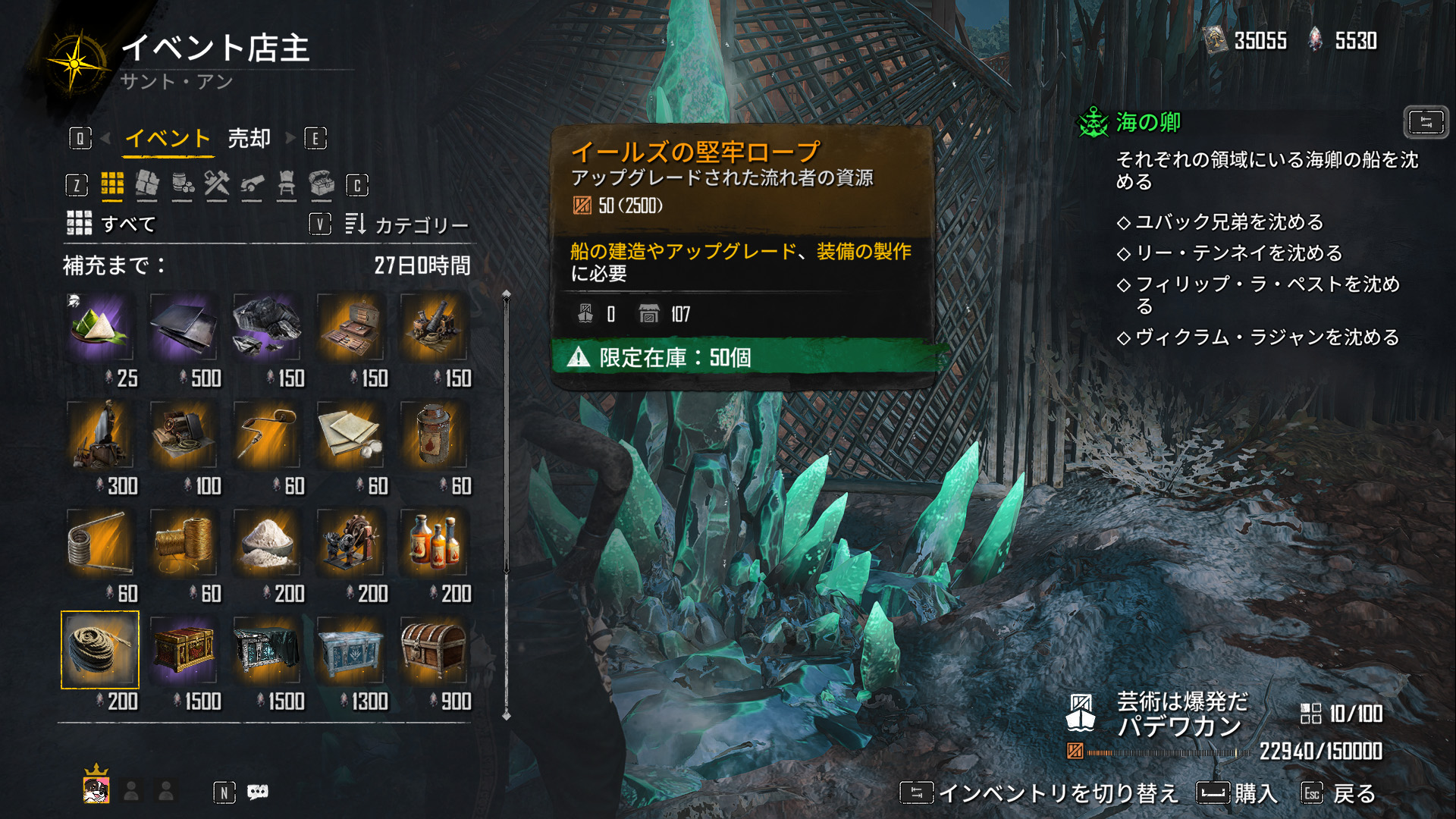Viewport: 1456px width, 819px height.
Task: Filter by the treasure chest category
Action: pyautogui.click(x=322, y=184)
